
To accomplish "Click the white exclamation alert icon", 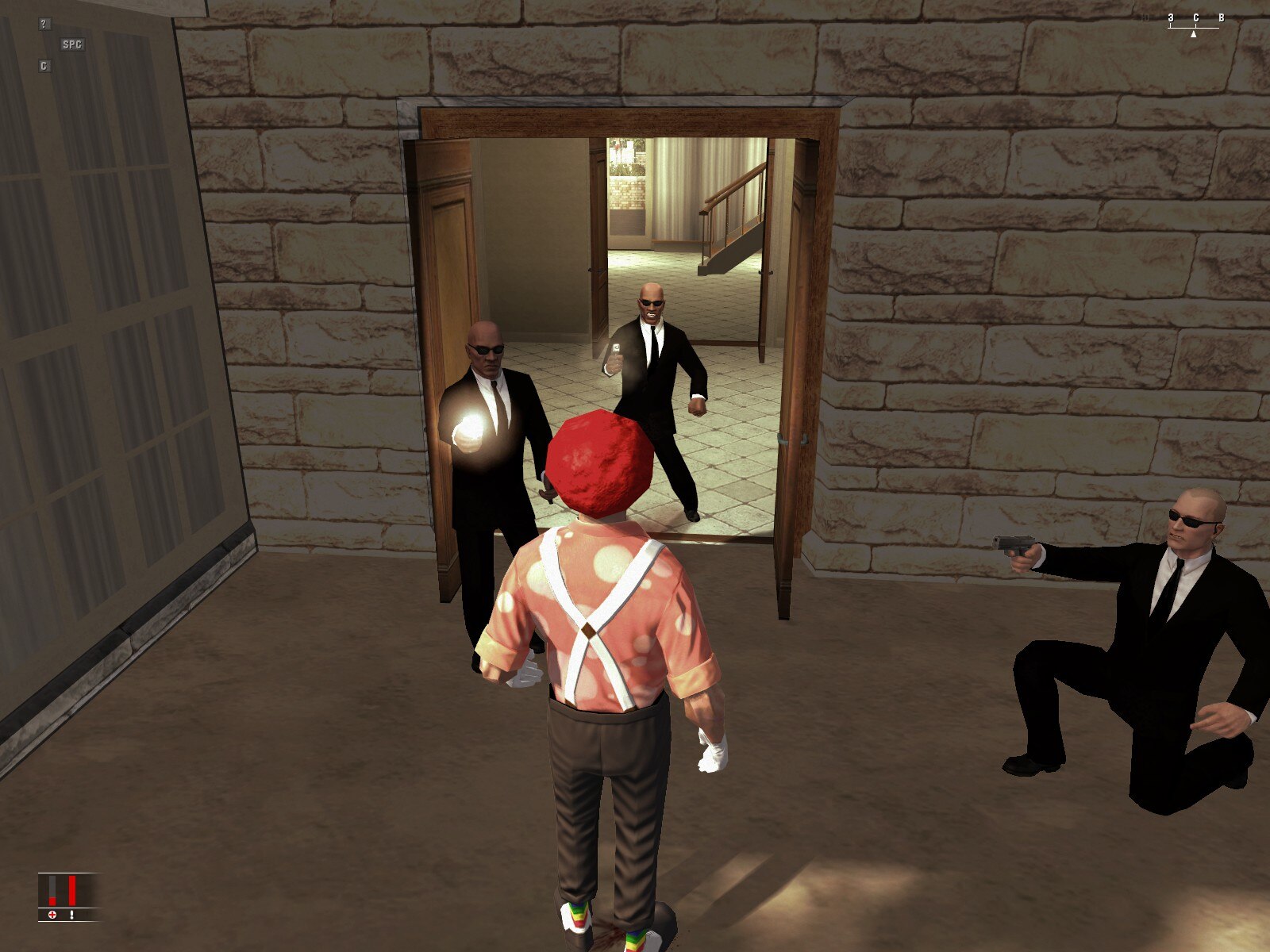I will pyautogui.click(x=71, y=914).
